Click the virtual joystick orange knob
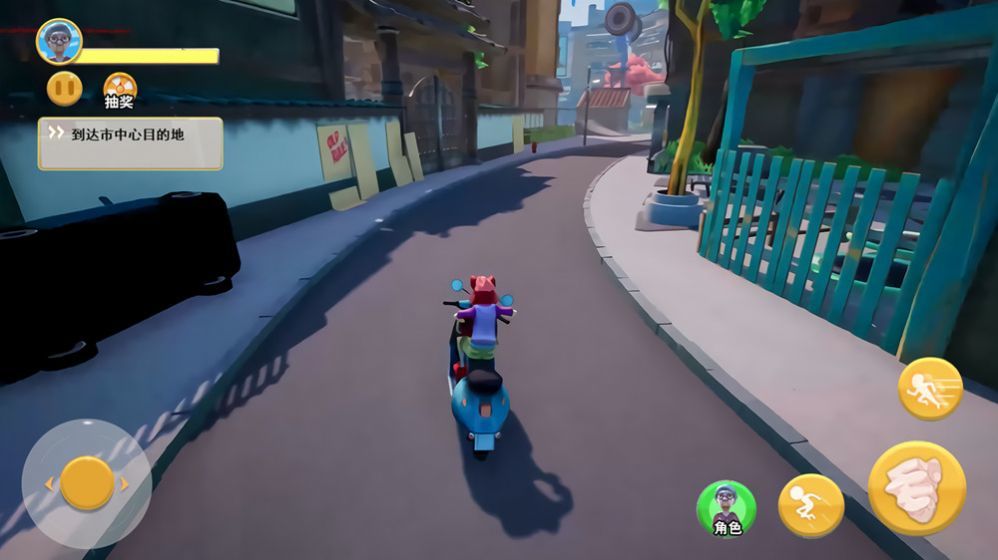 (87, 483)
